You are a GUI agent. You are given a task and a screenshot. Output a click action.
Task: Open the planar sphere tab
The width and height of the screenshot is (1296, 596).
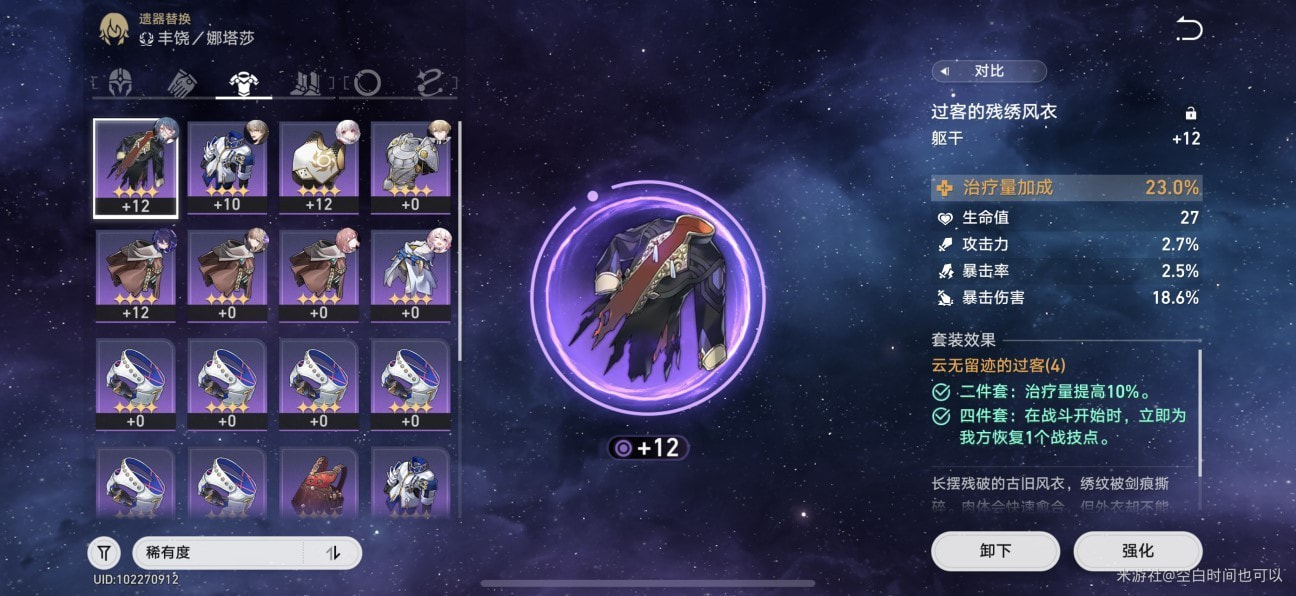[x=367, y=83]
